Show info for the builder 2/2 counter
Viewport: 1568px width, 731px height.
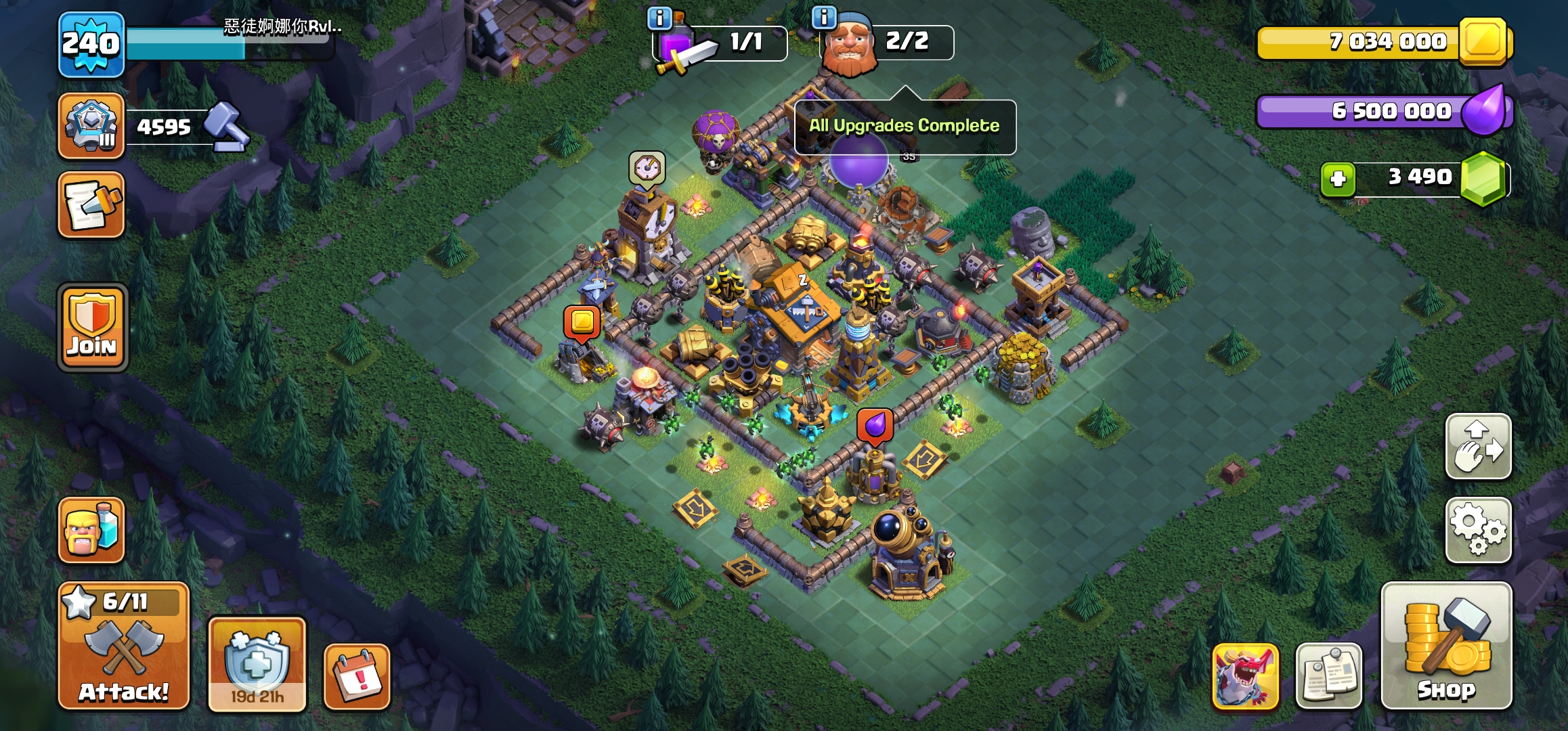[x=824, y=17]
